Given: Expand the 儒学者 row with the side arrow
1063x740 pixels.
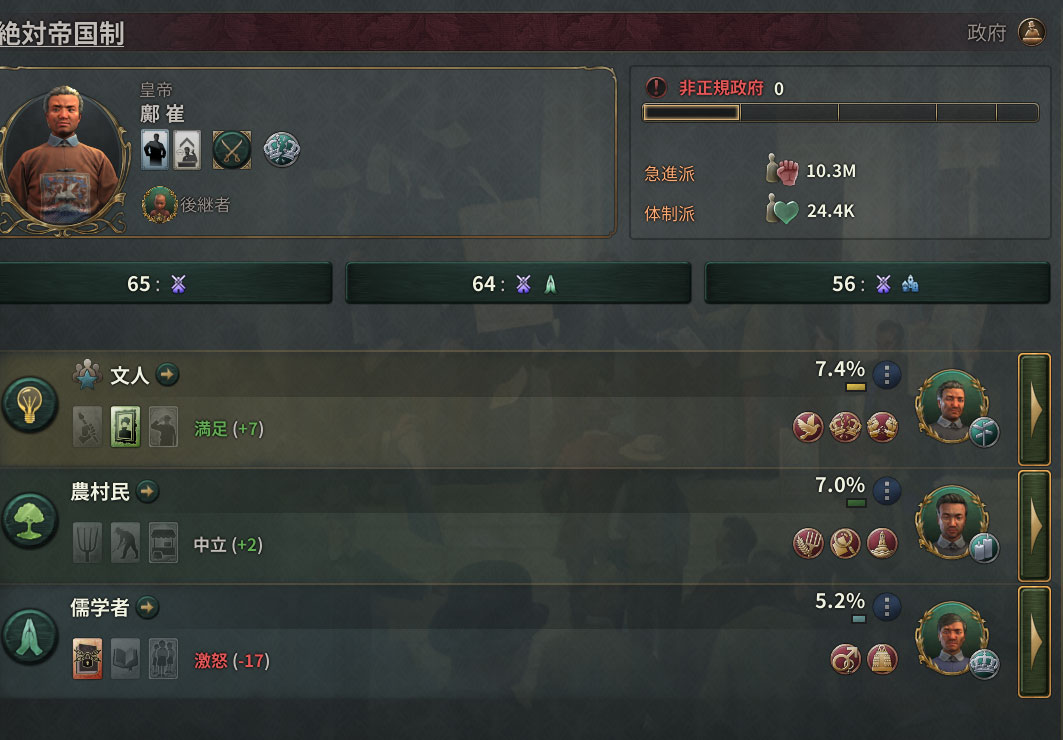Looking at the screenshot, I should [x=1034, y=642].
